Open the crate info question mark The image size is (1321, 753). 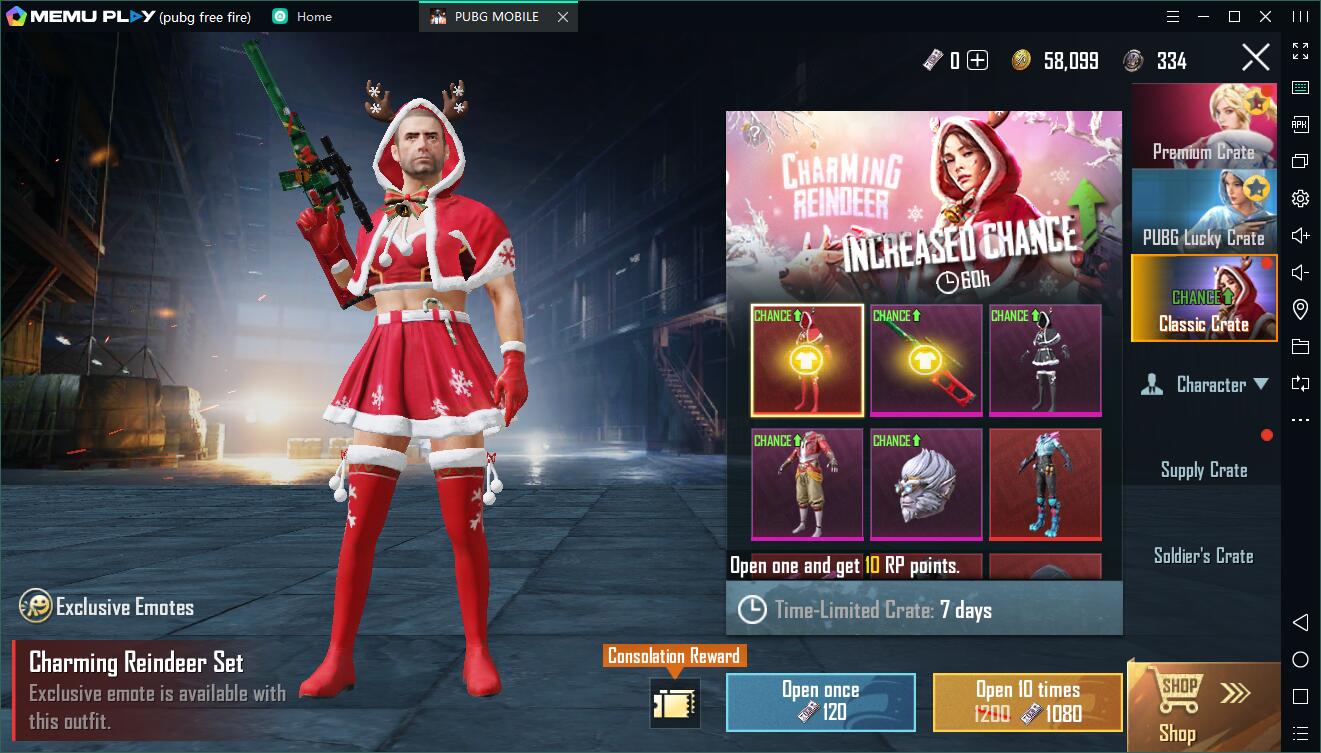(754, 131)
